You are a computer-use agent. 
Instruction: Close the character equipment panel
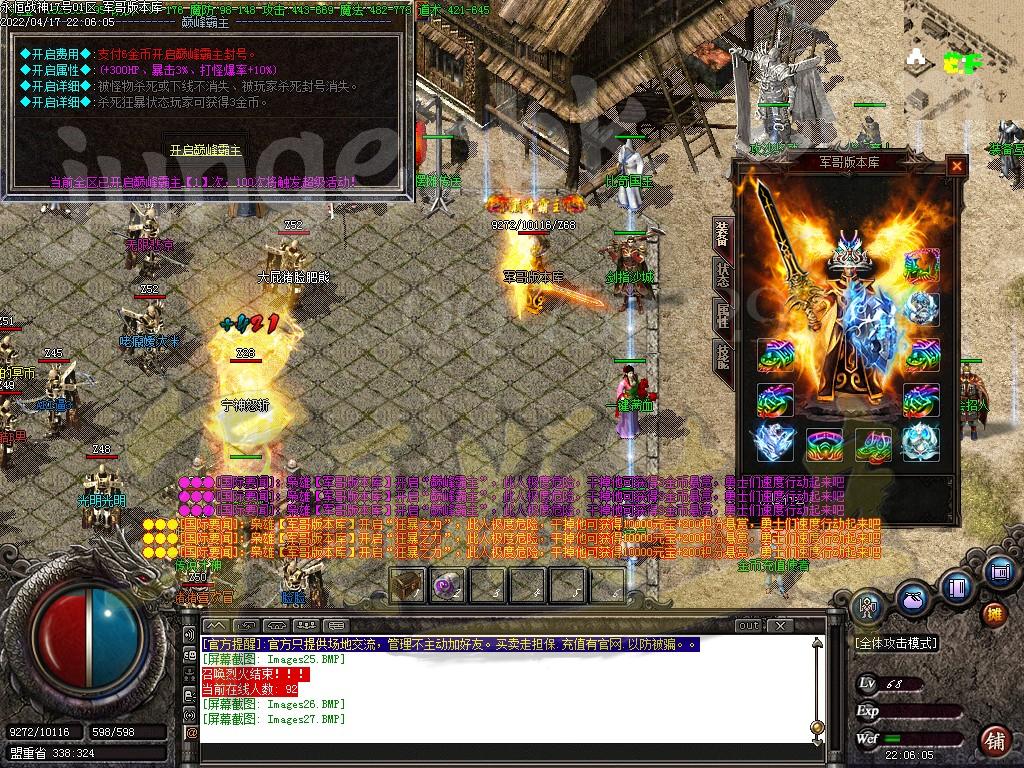pos(957,166)
